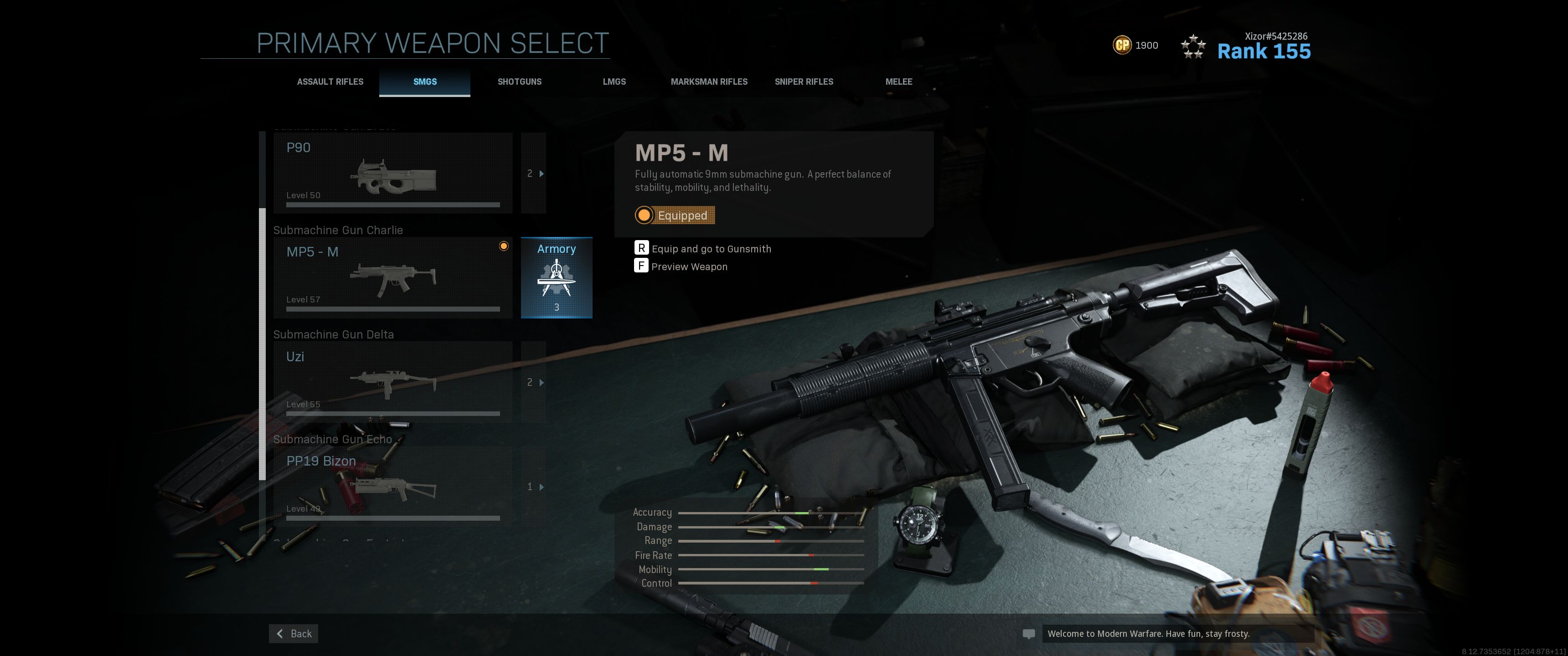Expand the Uzi blueprint variants arrow
The width and height of the screenshot is (1568, 656).
tap(534, 382)
